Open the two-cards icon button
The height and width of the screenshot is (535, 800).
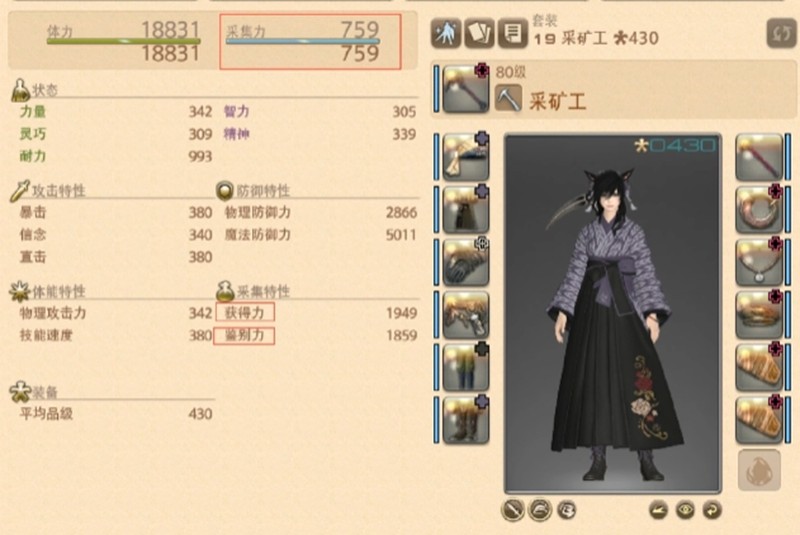coord(480,33)
